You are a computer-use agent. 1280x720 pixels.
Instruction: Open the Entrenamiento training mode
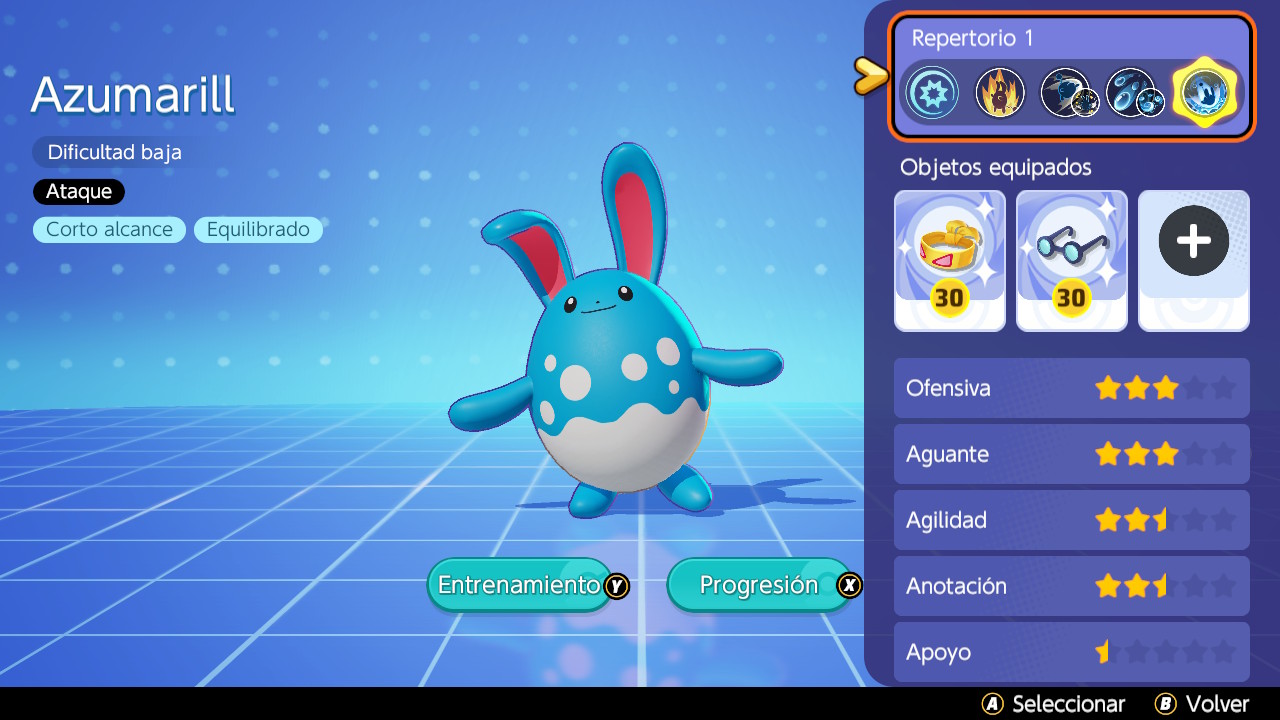click(x=520, y=585)
